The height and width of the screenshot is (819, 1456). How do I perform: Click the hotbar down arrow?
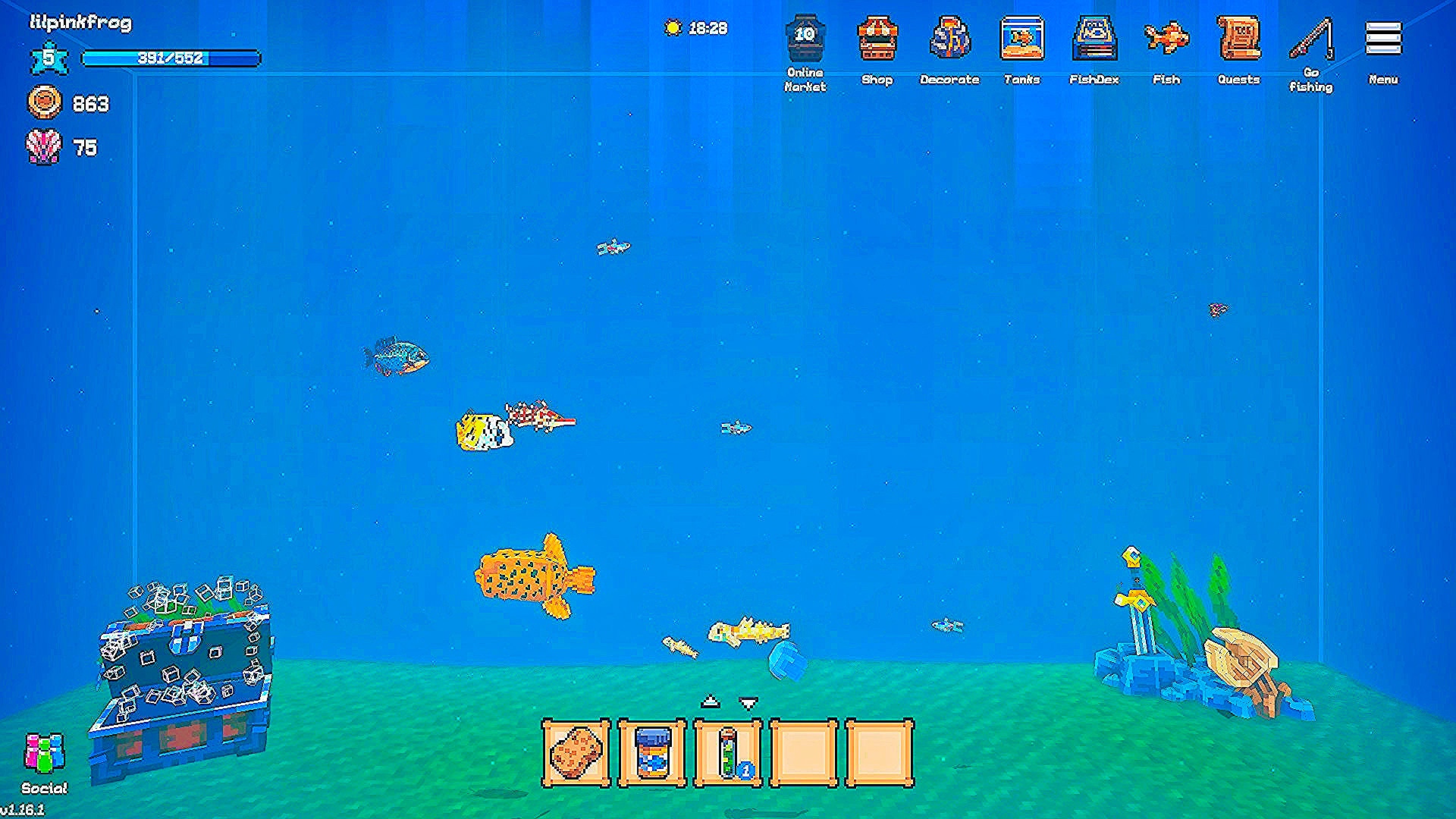748,704
